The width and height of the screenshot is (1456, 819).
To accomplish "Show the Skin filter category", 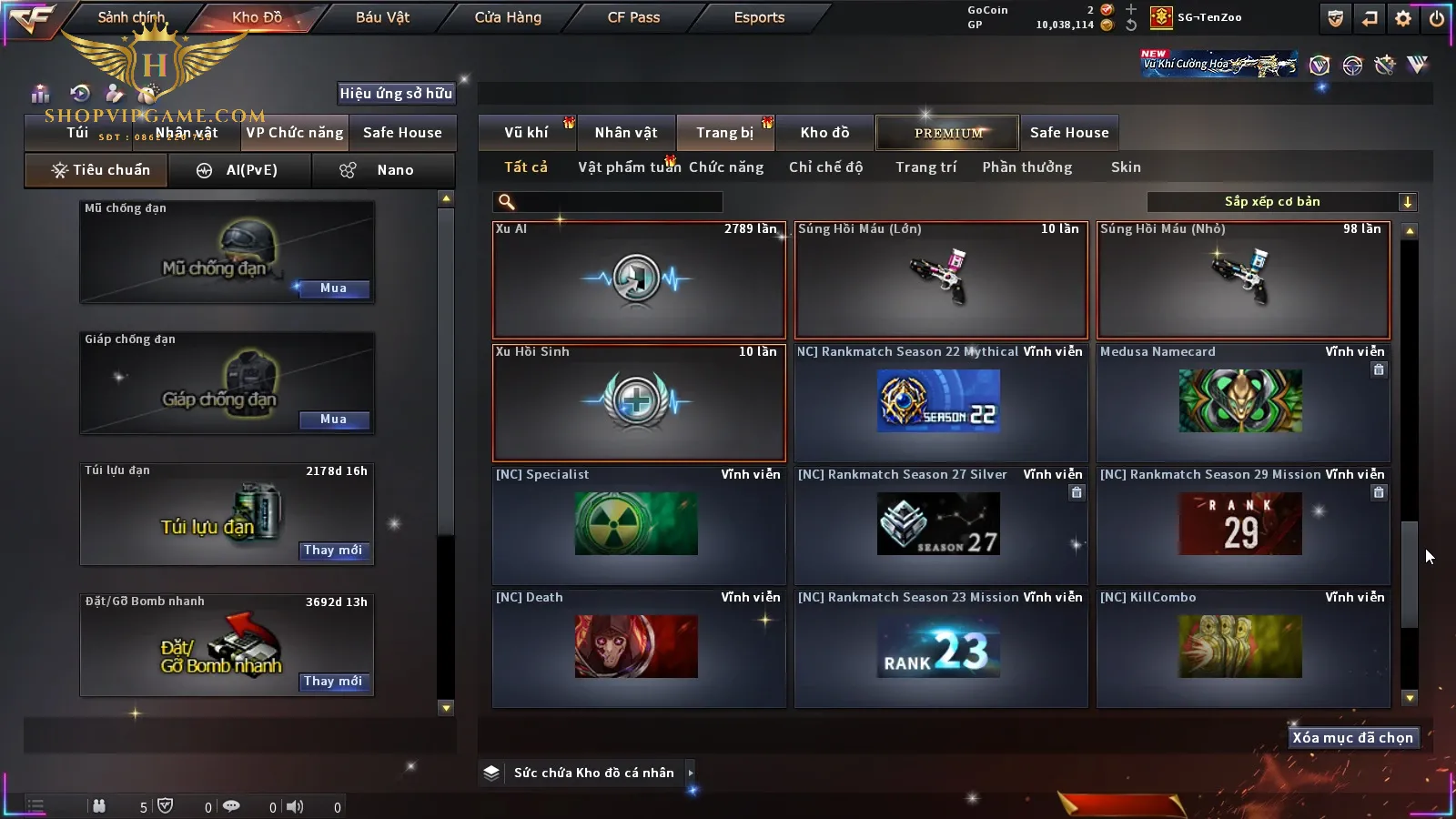I will [1126, 167].
